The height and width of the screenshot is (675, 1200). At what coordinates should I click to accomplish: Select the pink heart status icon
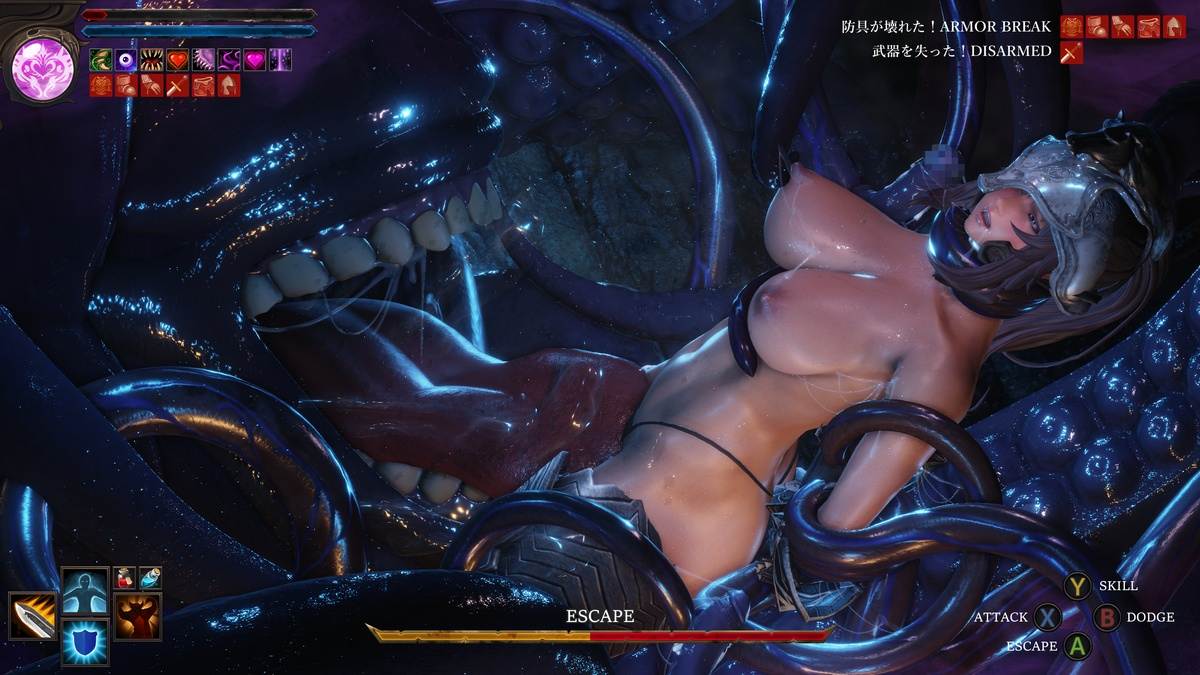coord(255,60)
